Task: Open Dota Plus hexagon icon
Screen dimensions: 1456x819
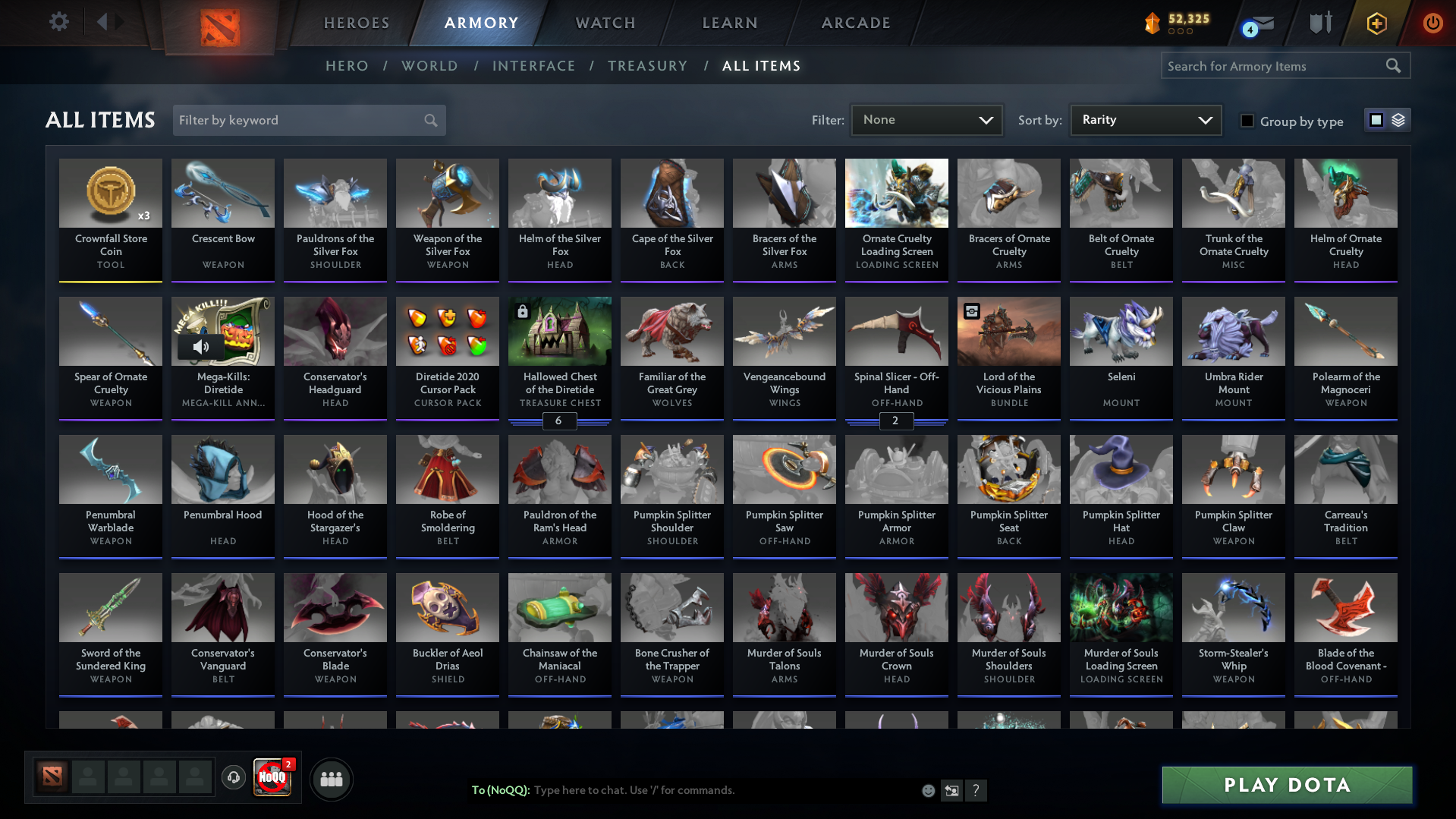Action: coord(1376,23)
